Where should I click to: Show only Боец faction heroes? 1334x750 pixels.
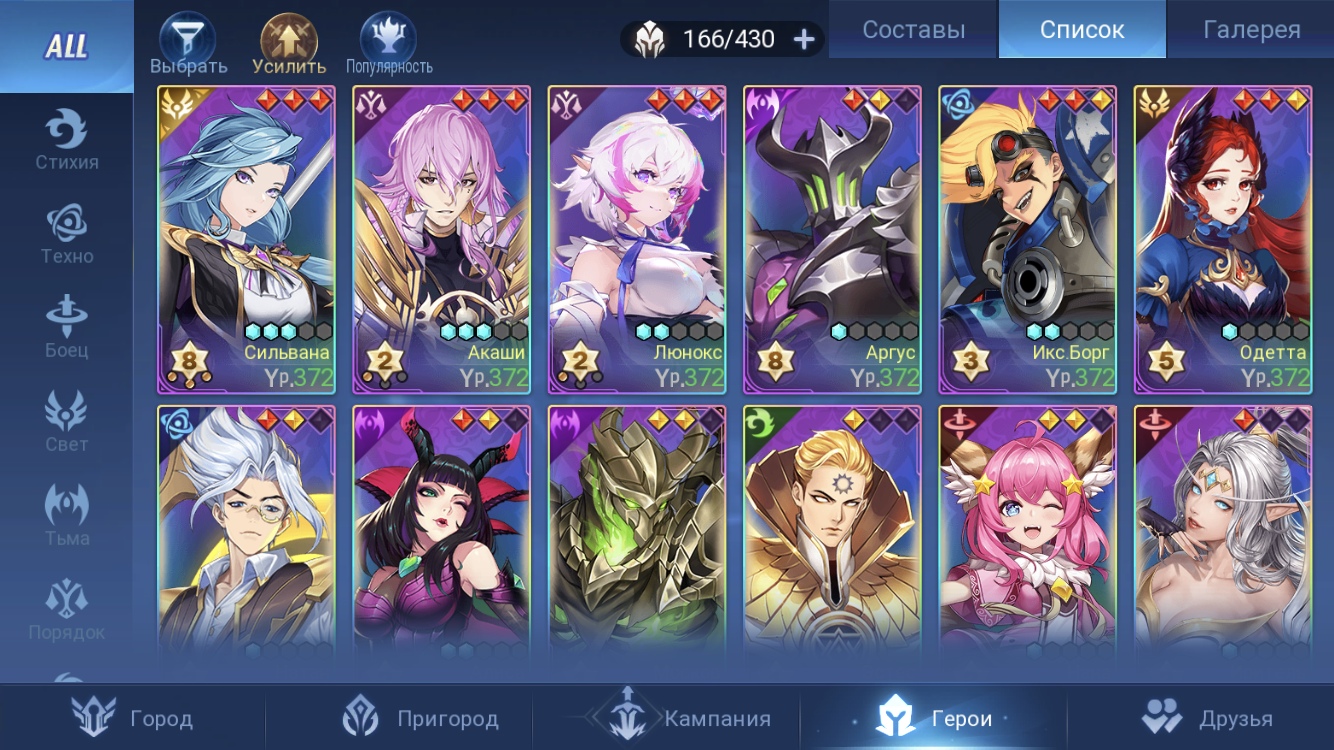pos(67,328)
